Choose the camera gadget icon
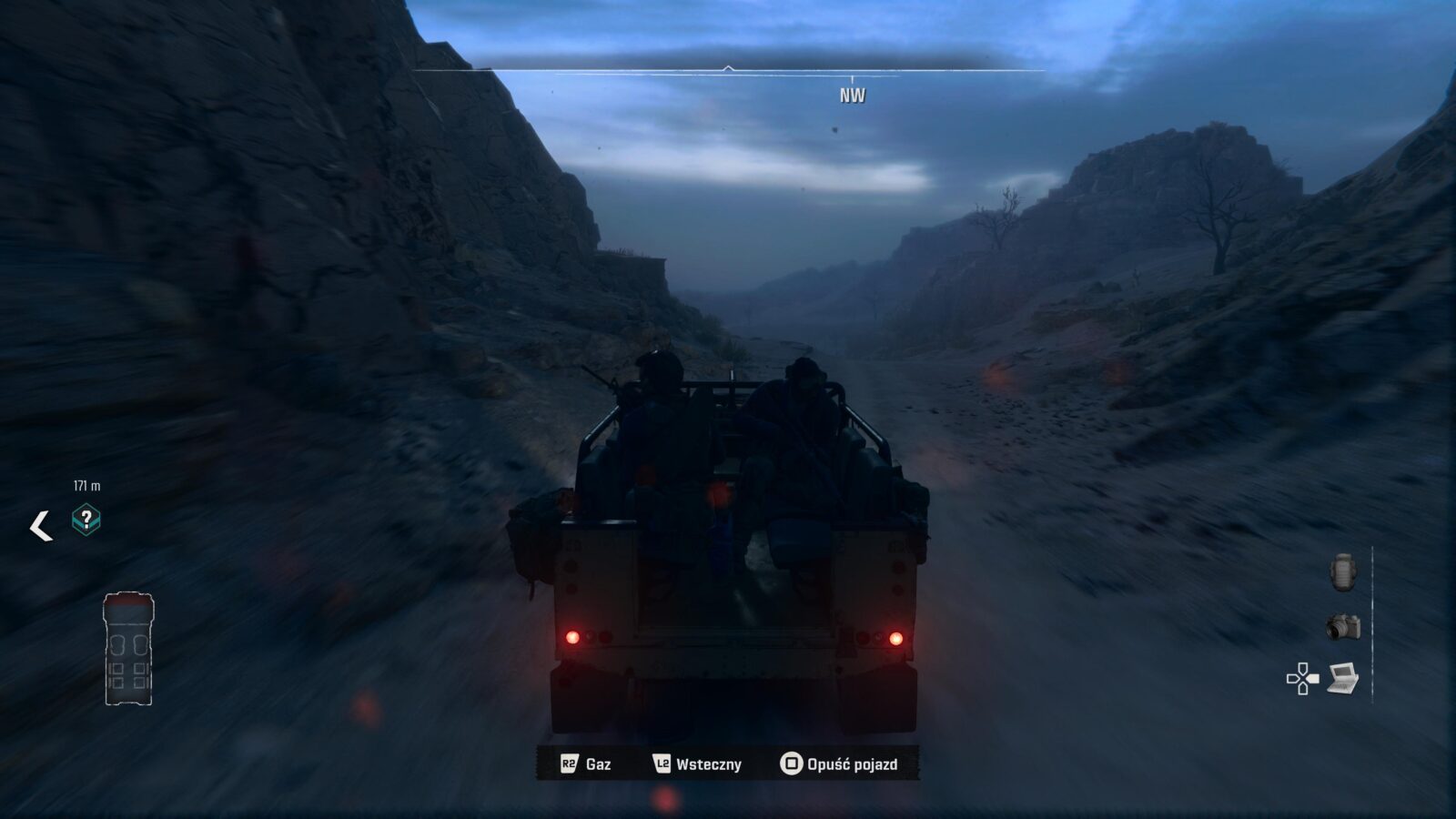Viewport: 1456px width, 819px height. (1343, 627)
